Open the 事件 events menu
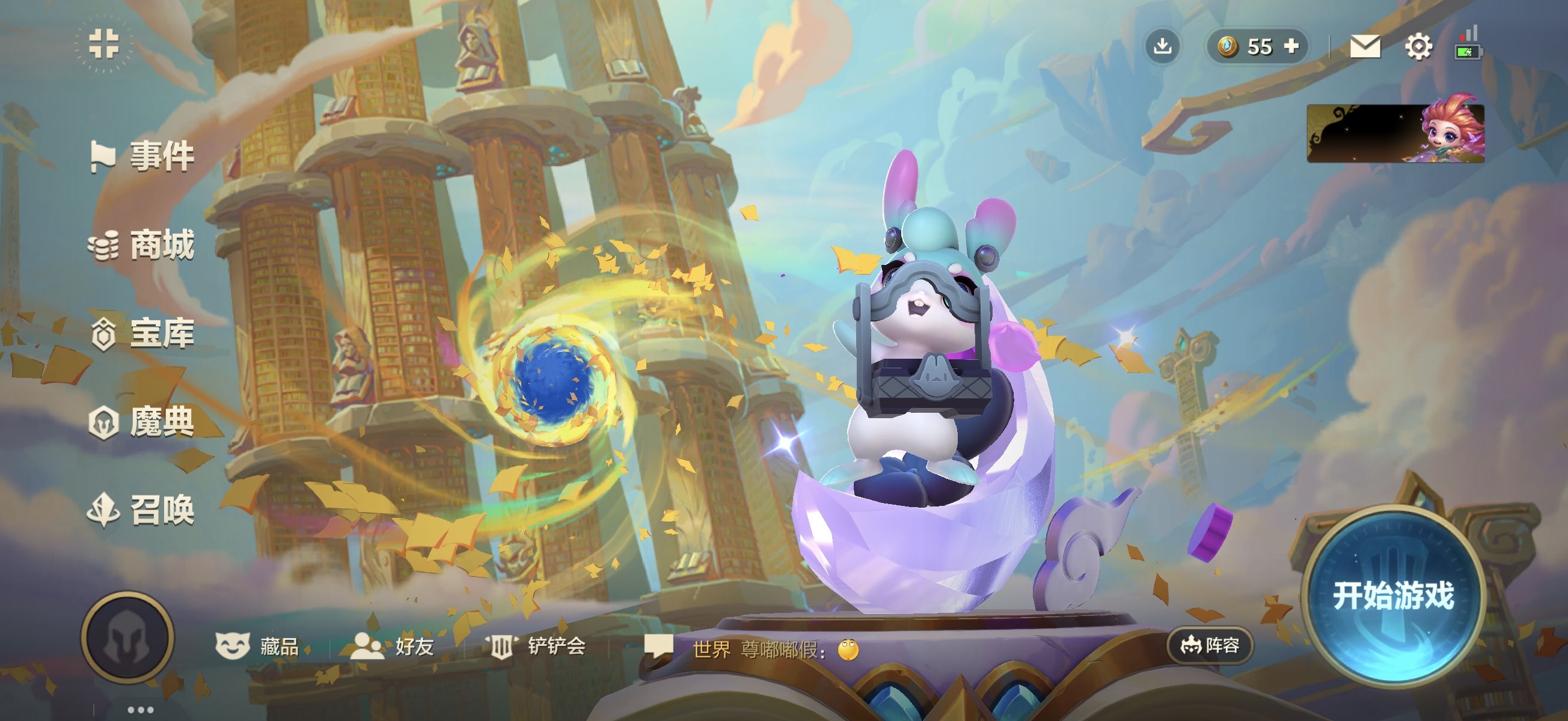Screen dimensions: 1568x721 click(143, 156)
